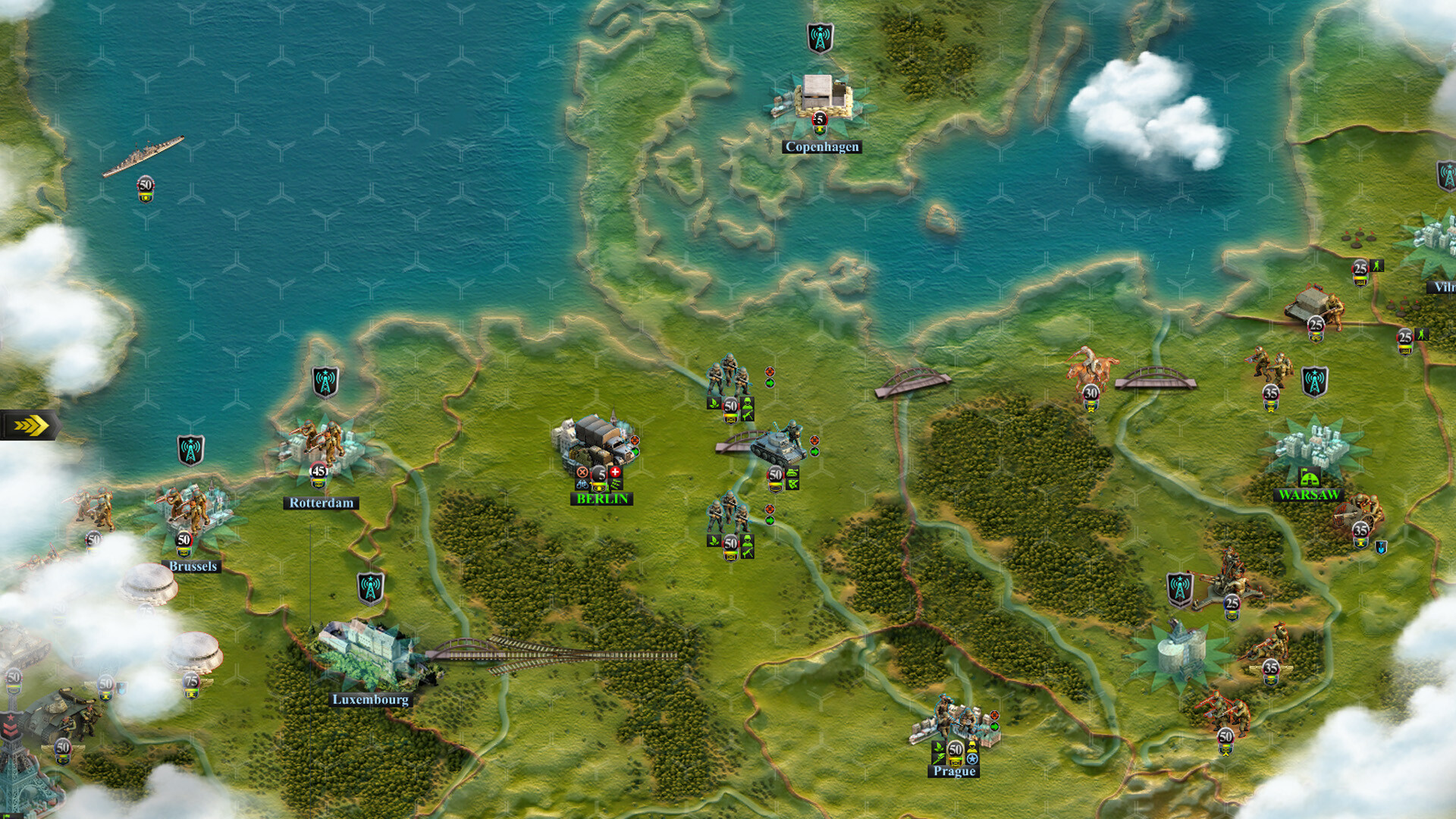This screenshot has width=1456, height=819.
Task: Click the orange attack target icon beside the tank
Action: (x=814, y=441)
